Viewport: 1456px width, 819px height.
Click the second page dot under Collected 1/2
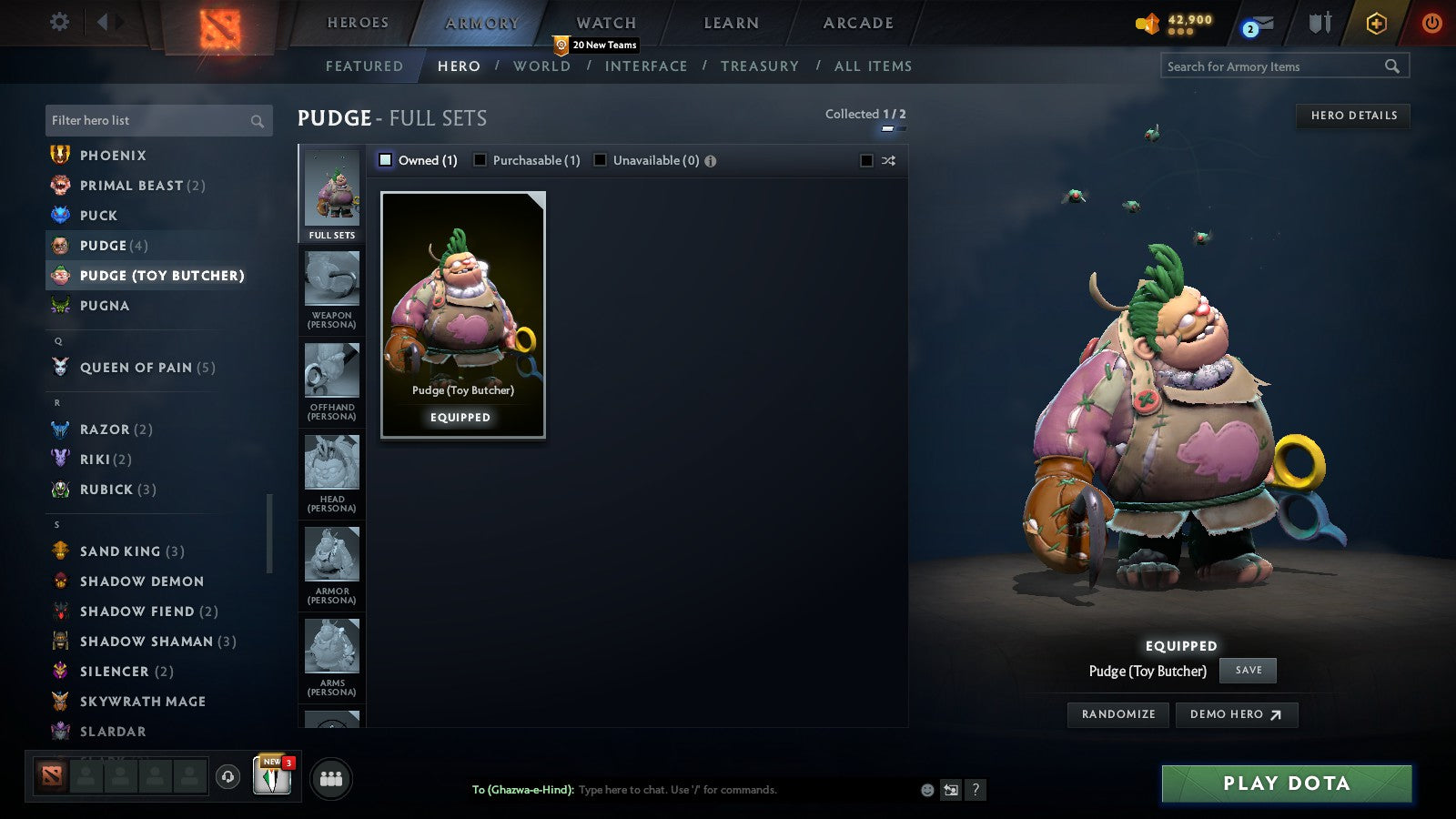tap(900, 128)
